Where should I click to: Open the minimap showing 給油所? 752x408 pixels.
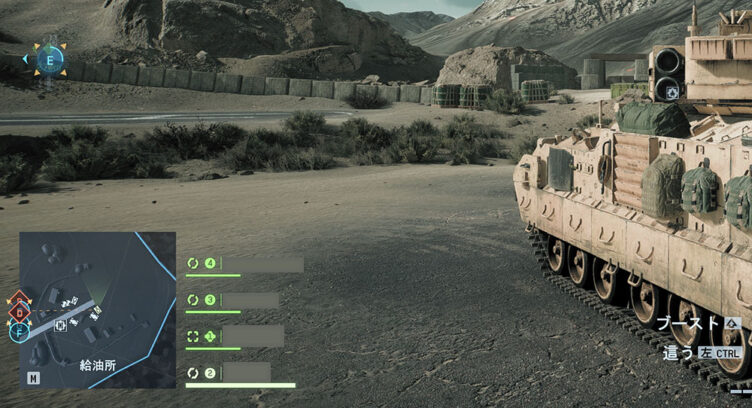(x=98, y=309)
